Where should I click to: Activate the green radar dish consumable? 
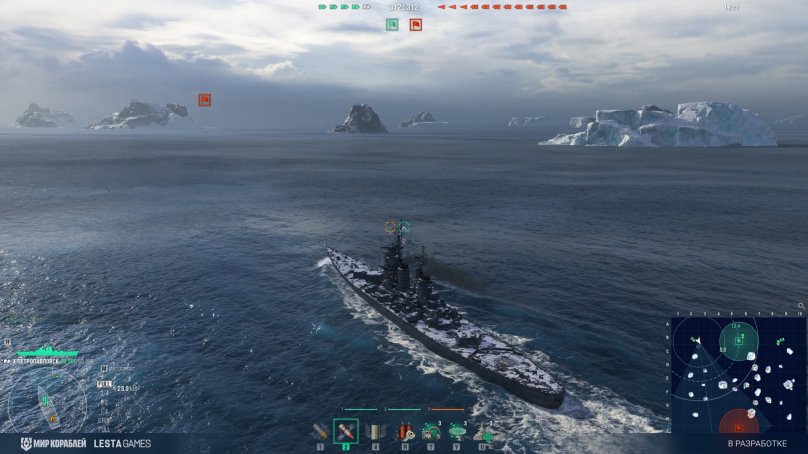tap(458, 432)
